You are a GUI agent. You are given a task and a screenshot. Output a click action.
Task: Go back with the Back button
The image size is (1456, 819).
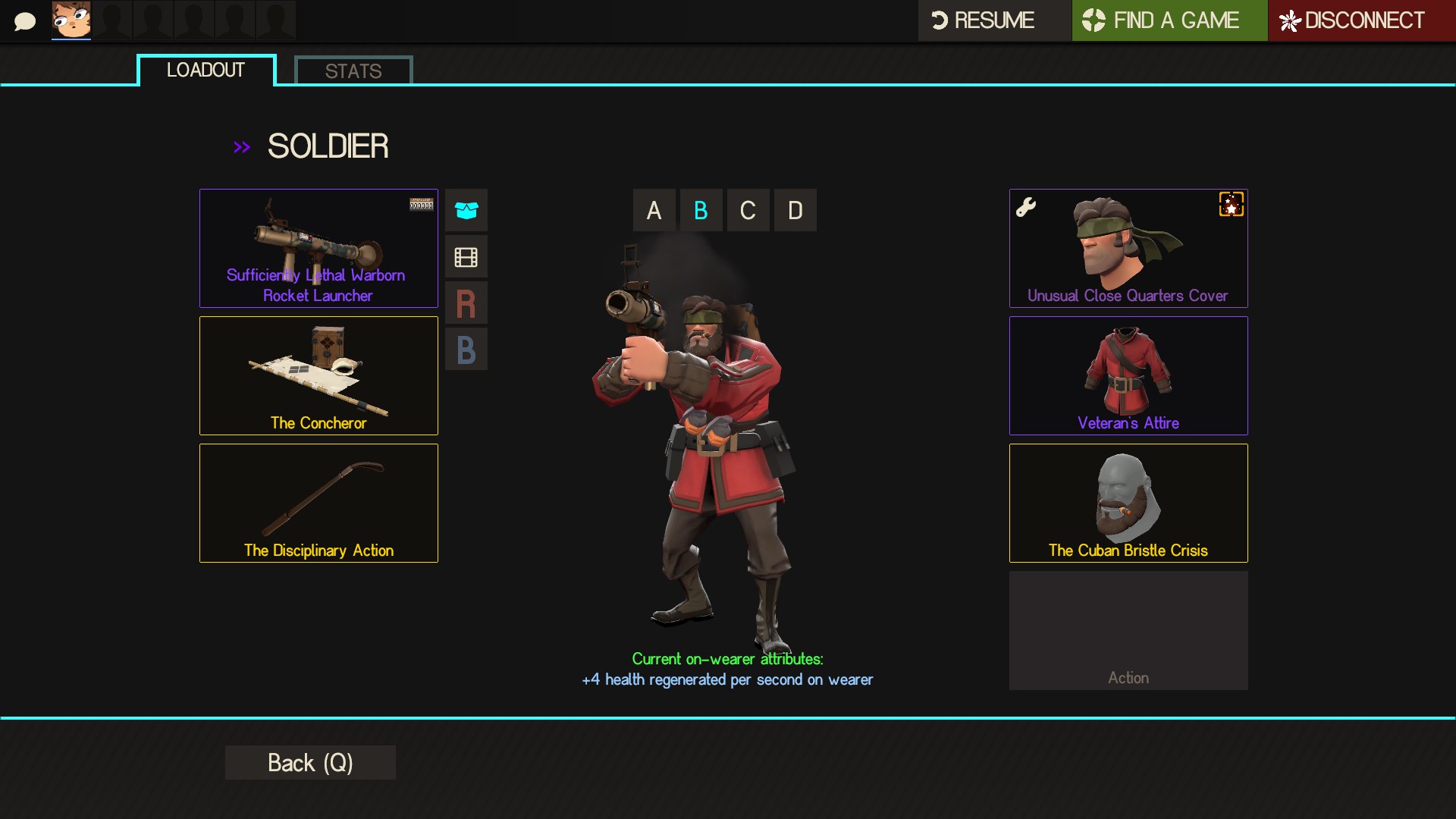click(310, 762)
